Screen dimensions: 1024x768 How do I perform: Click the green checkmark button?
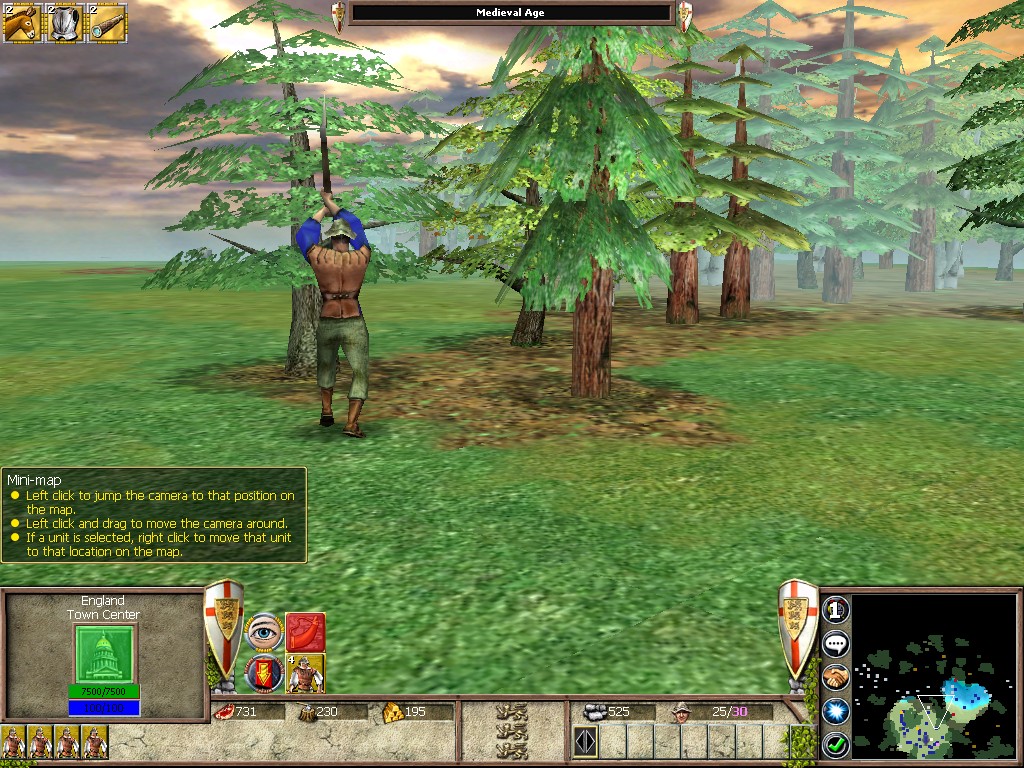click(836, 744)
